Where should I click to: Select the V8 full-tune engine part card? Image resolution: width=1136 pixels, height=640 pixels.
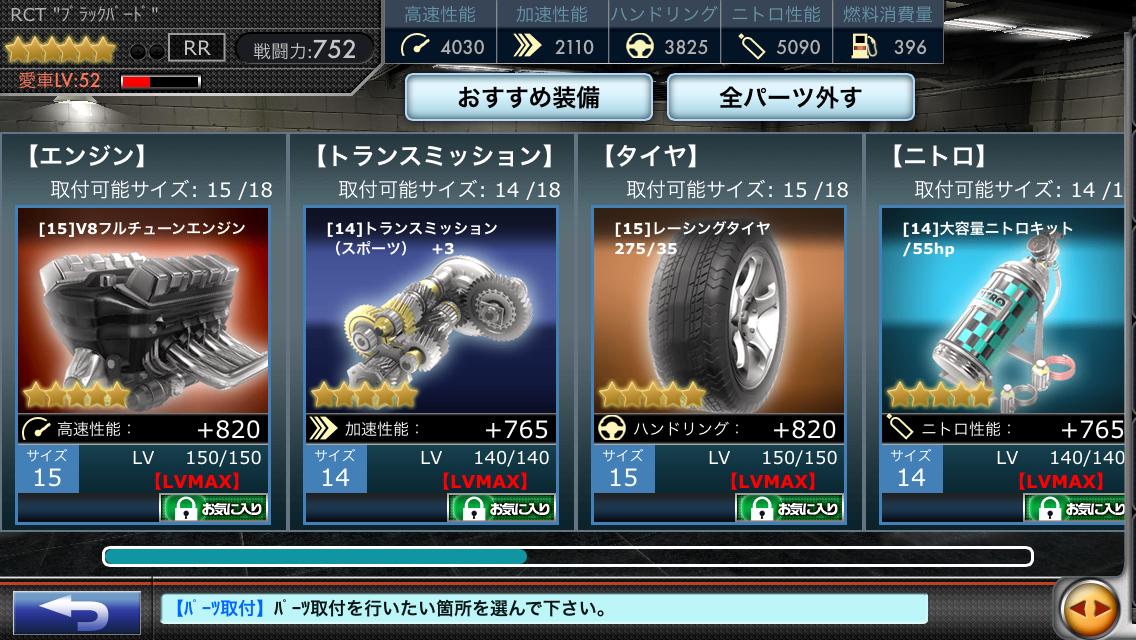143,310
